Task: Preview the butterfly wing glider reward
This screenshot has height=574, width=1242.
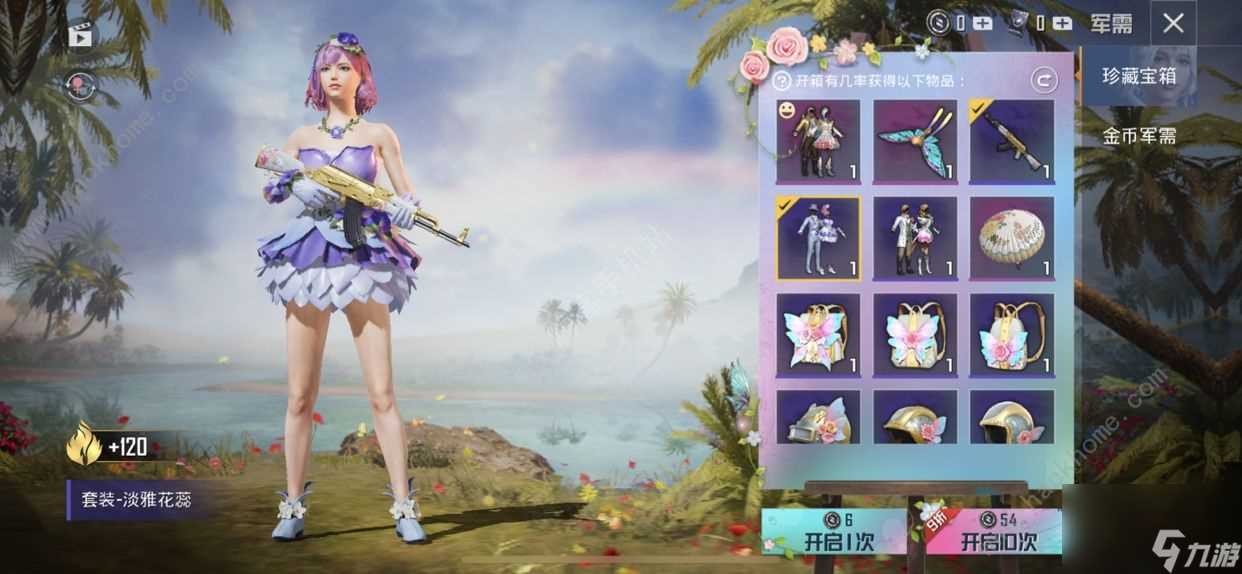Action: pyautogui.click(x=915, y=141)
